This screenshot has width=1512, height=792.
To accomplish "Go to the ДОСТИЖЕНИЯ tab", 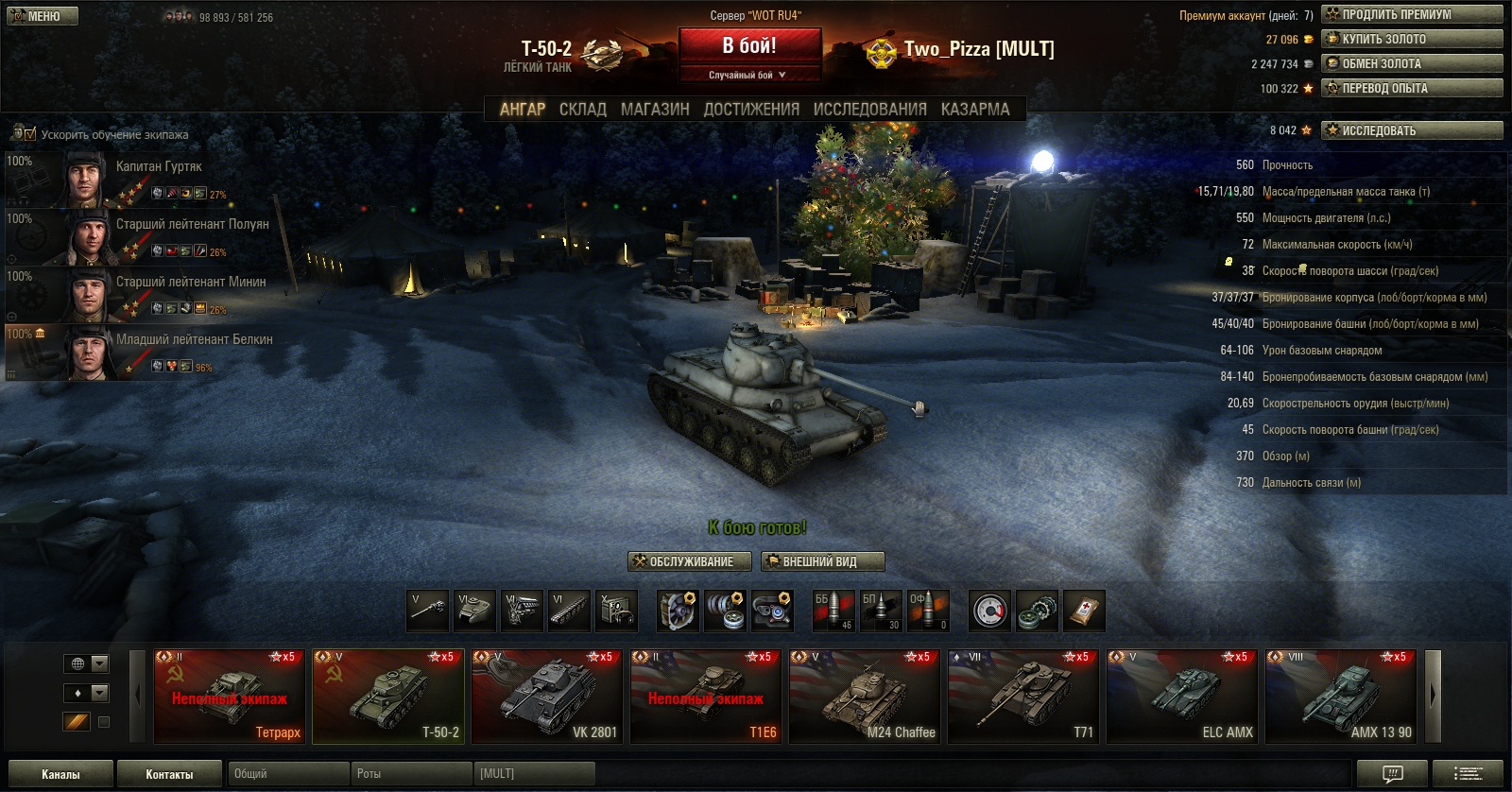I will [751, 110].
